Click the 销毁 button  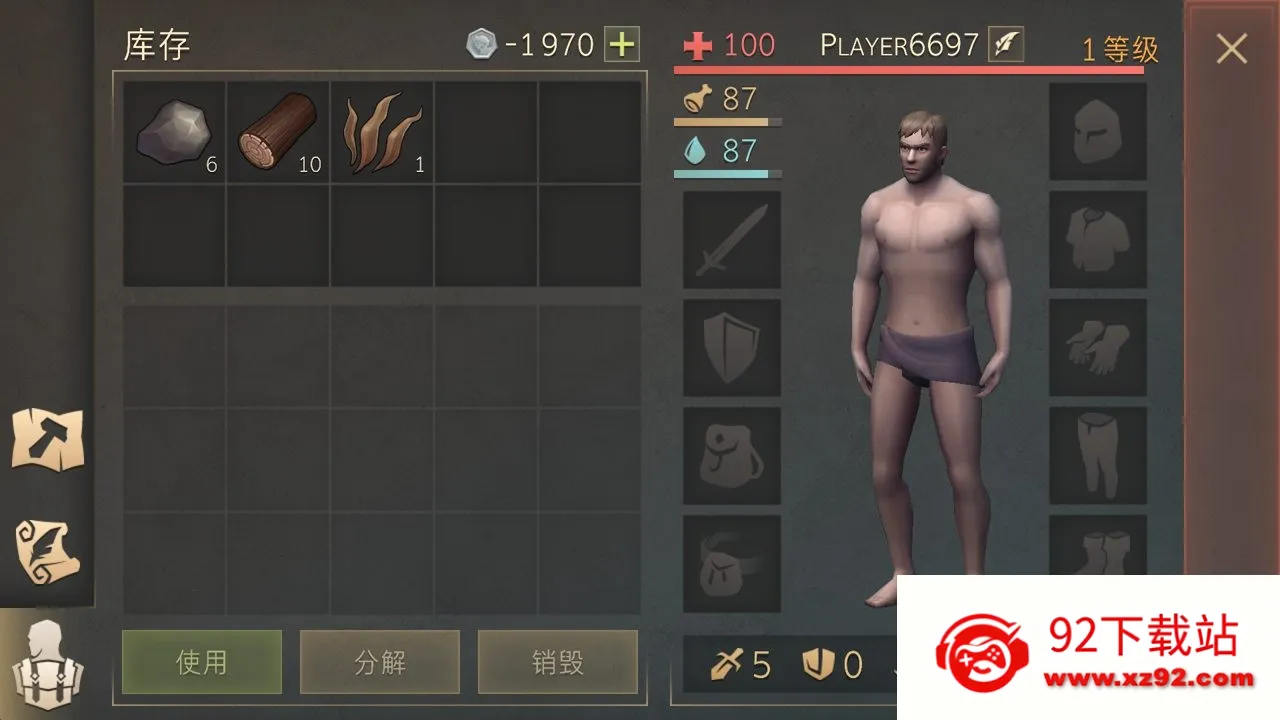coord(559,661)
